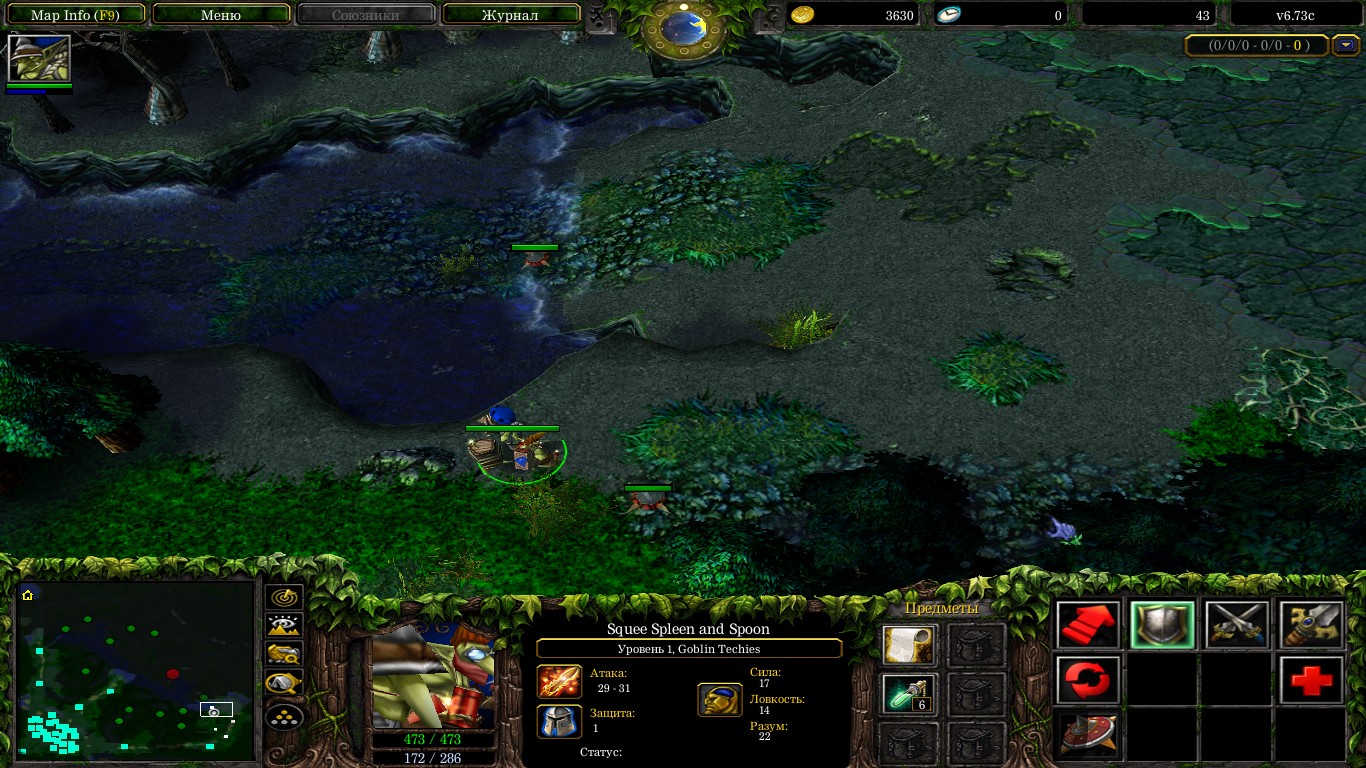Toggle minimap terrain display eye button
The height and width of the screenshot is (768, 1366).
point(285,626)
